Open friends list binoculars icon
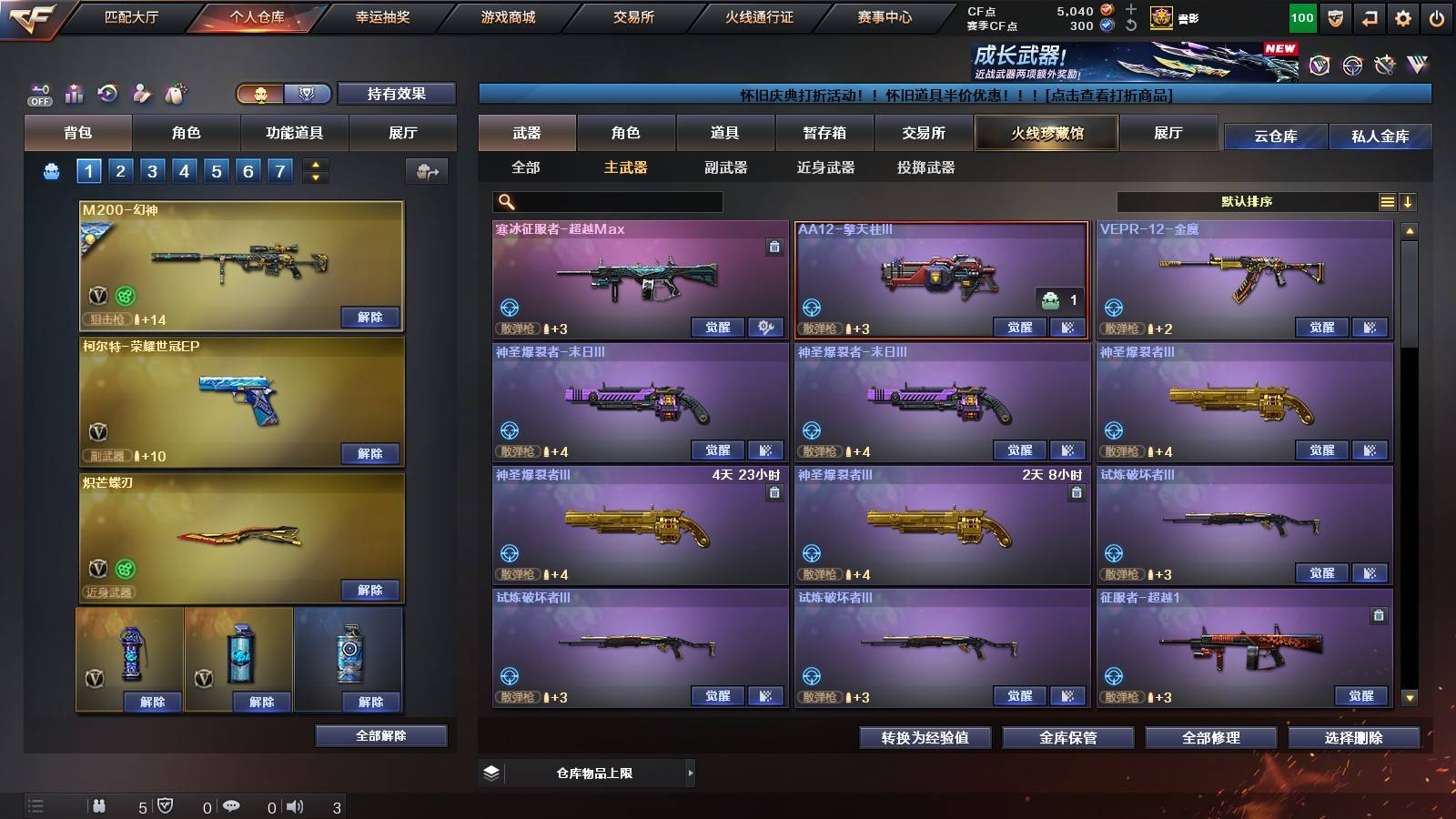Viewport: 1456px width, 819px height. tap(100, 805)
